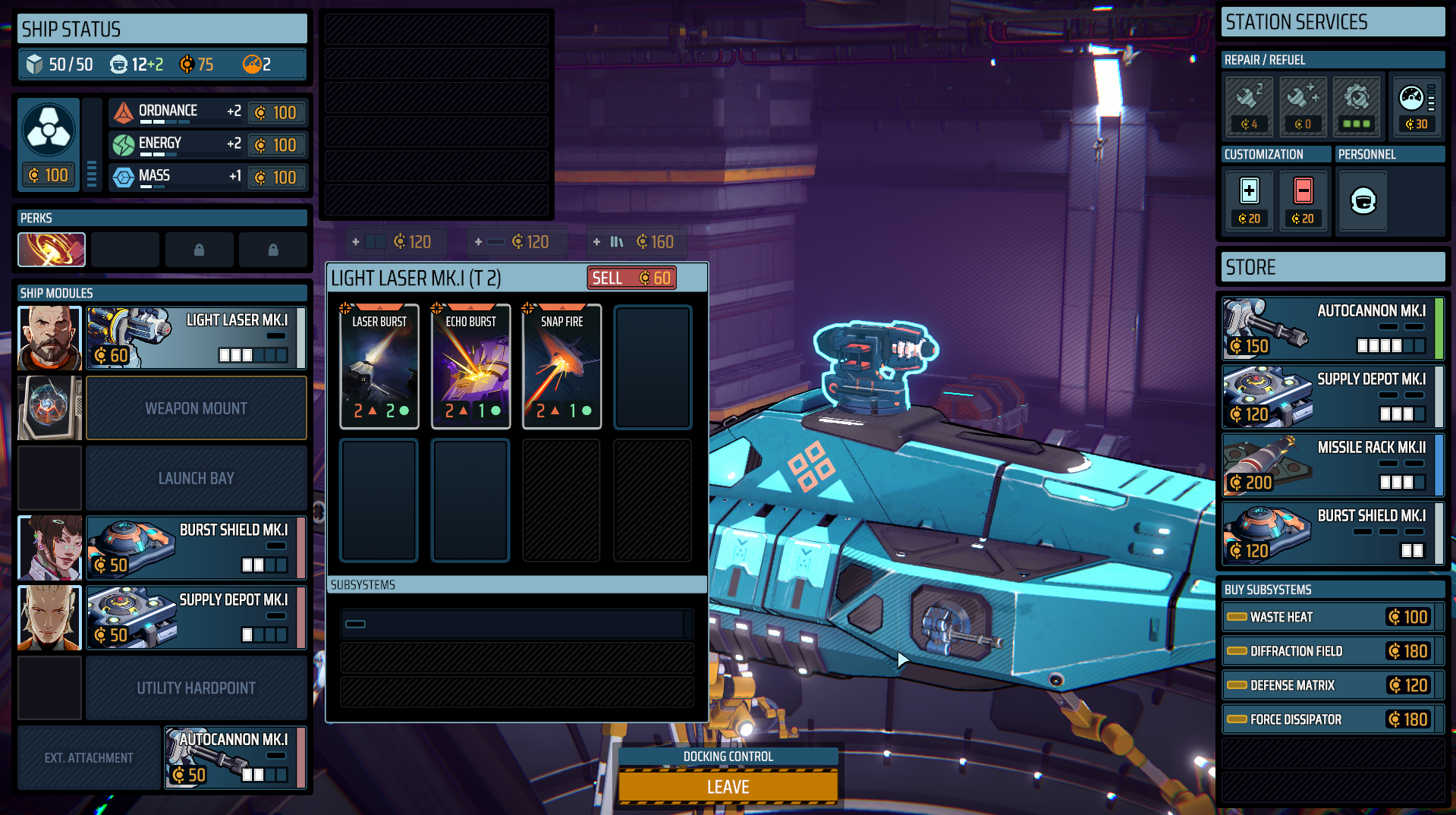Open the empty Weapon Mount slot
The width and height of the screenshot is (1456, 815).
196,408
